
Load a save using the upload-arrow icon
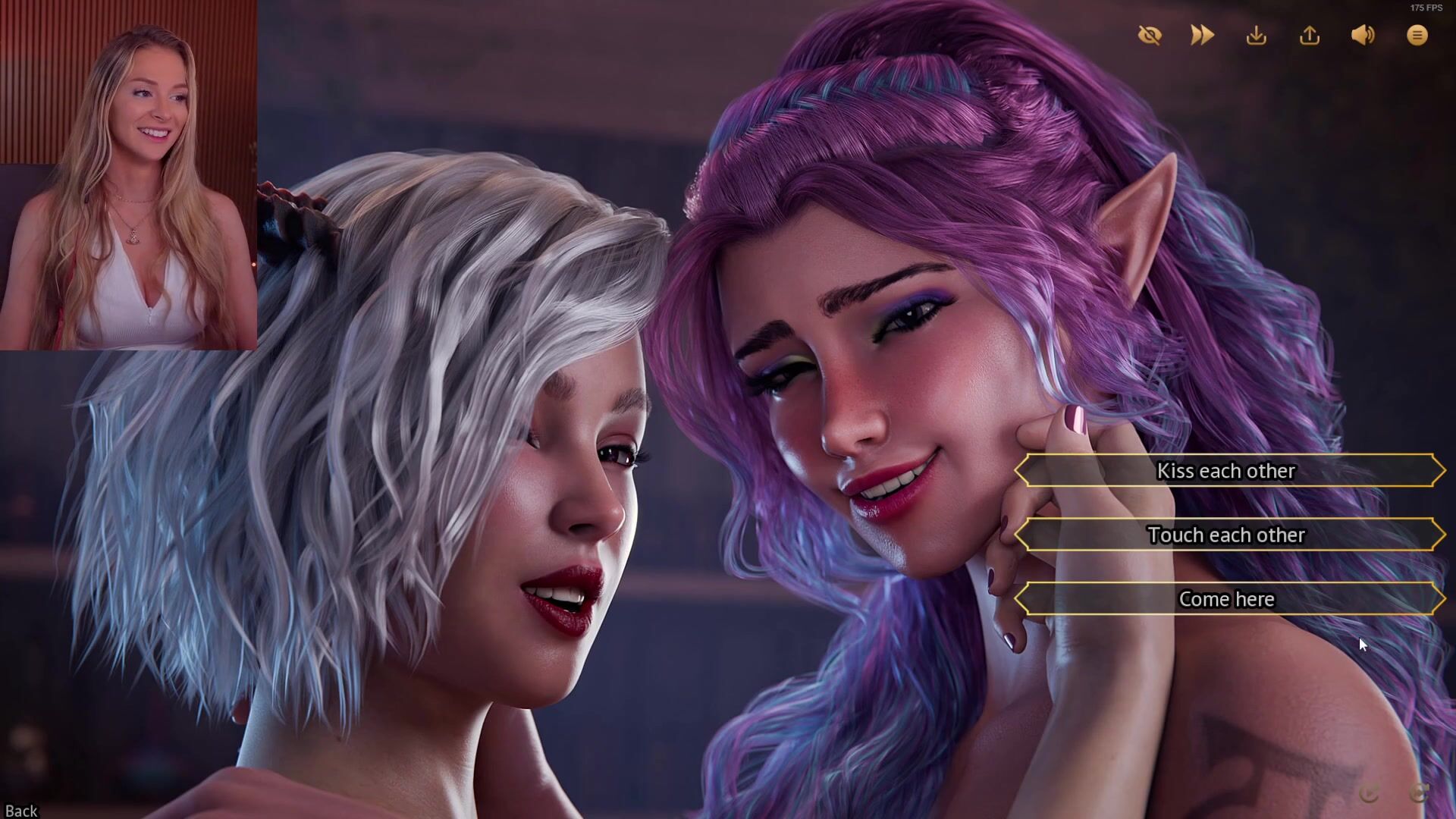click(1310, 36)
